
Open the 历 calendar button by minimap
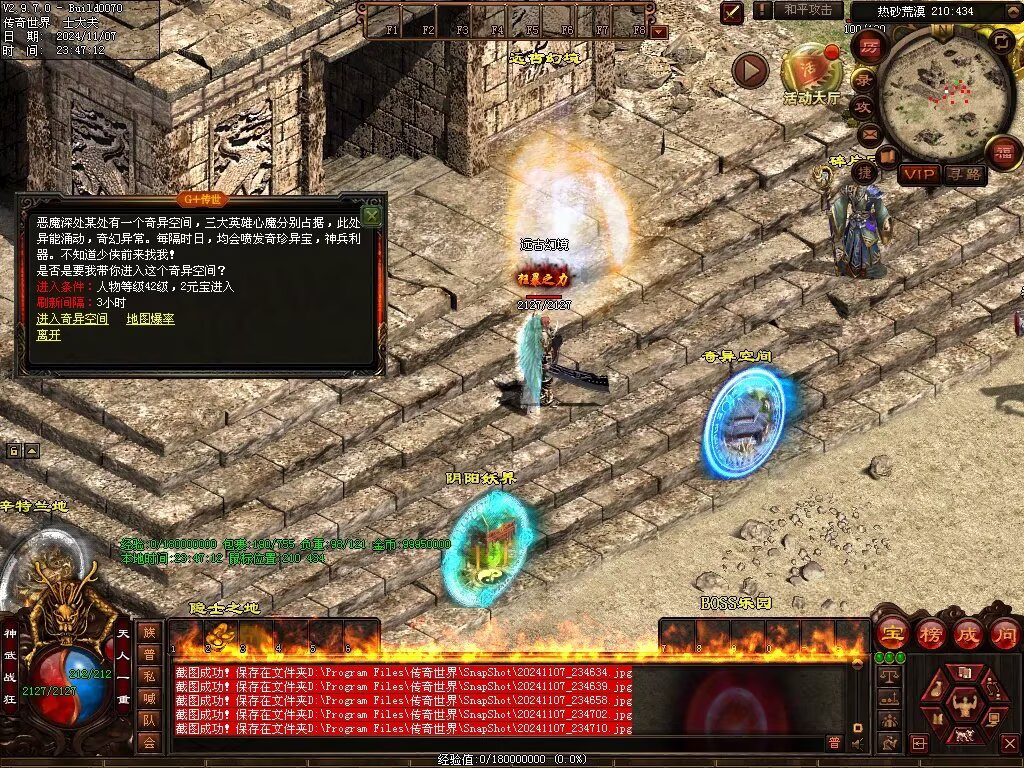pos(870,46)
